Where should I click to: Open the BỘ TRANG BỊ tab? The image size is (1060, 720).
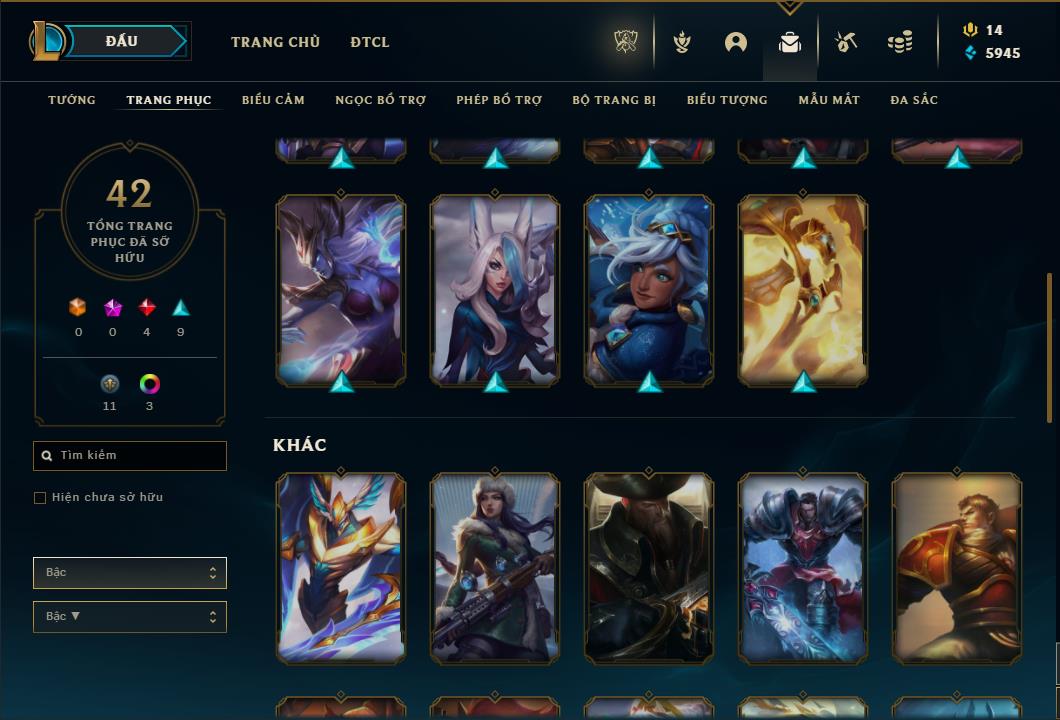point(614,100)
